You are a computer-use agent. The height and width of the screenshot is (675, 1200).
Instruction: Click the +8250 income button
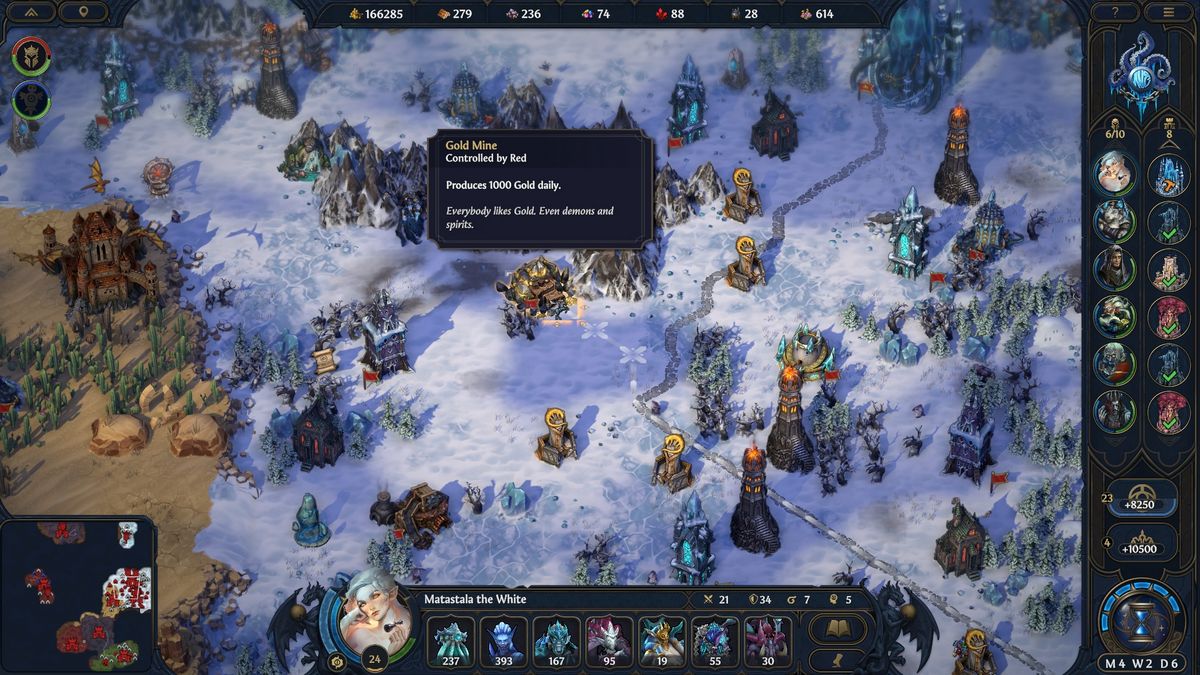1139,504
